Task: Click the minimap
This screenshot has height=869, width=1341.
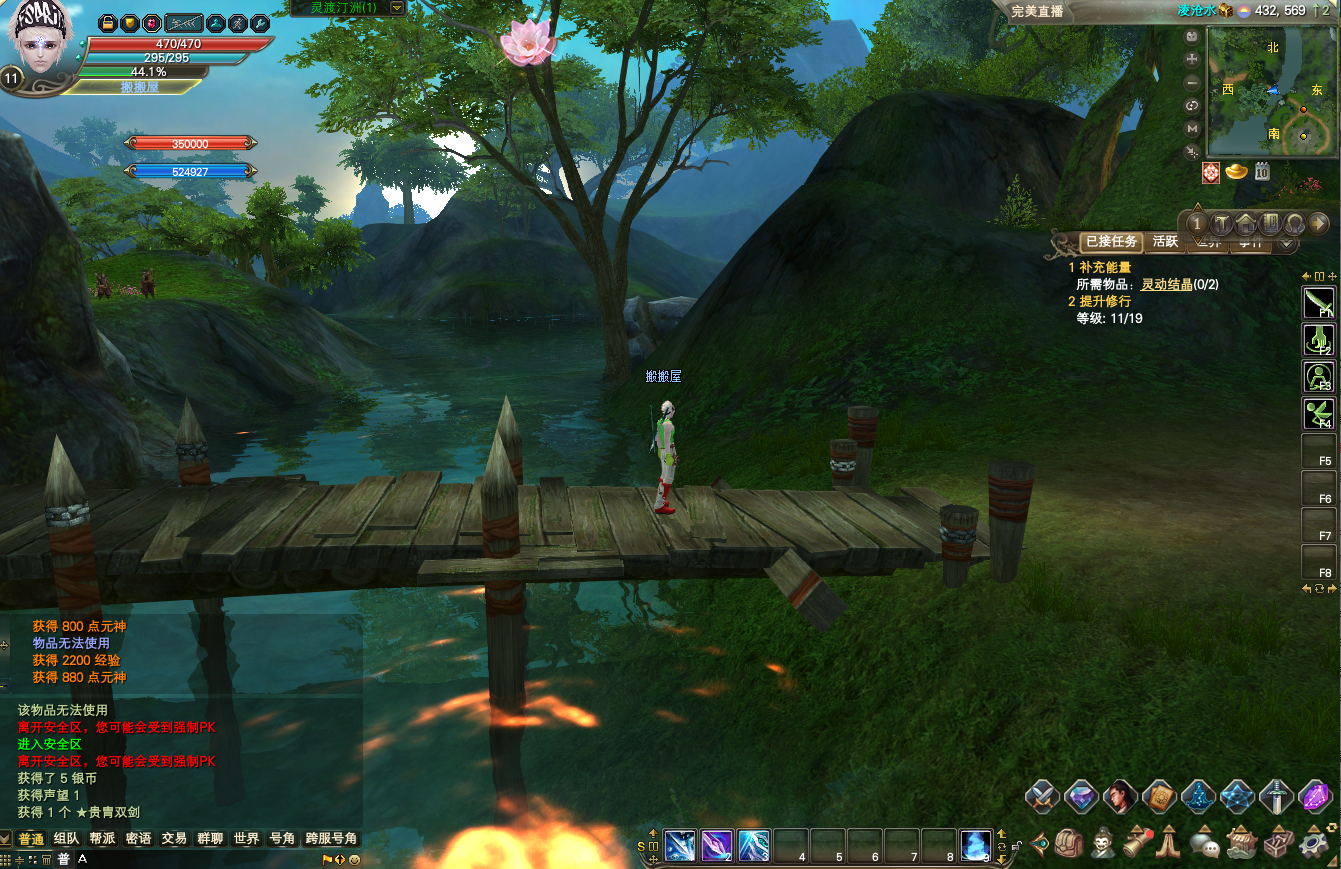Action: pyautogui.click(x=1269, y=90)
